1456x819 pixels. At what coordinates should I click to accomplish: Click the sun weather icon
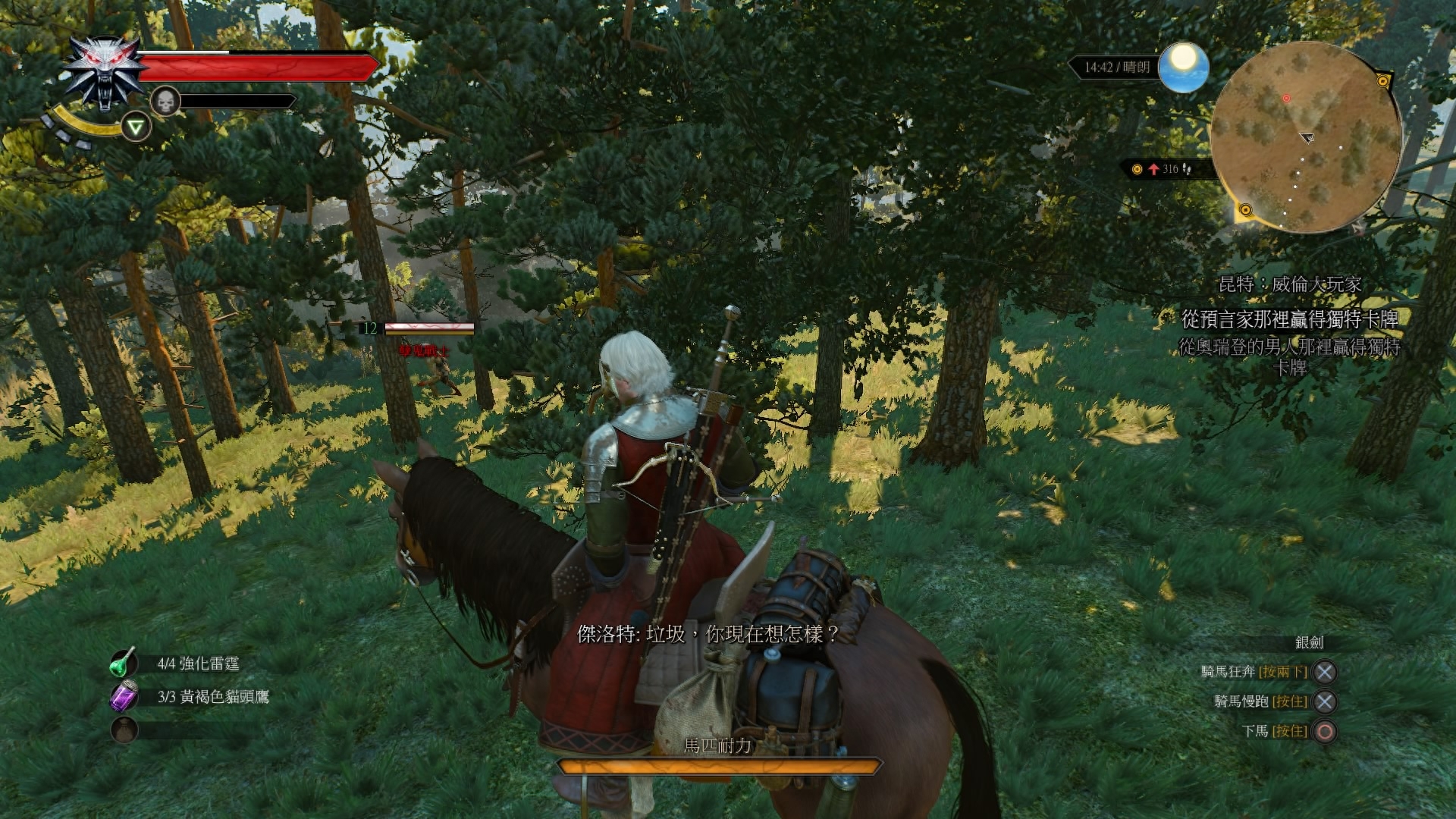1183,67
